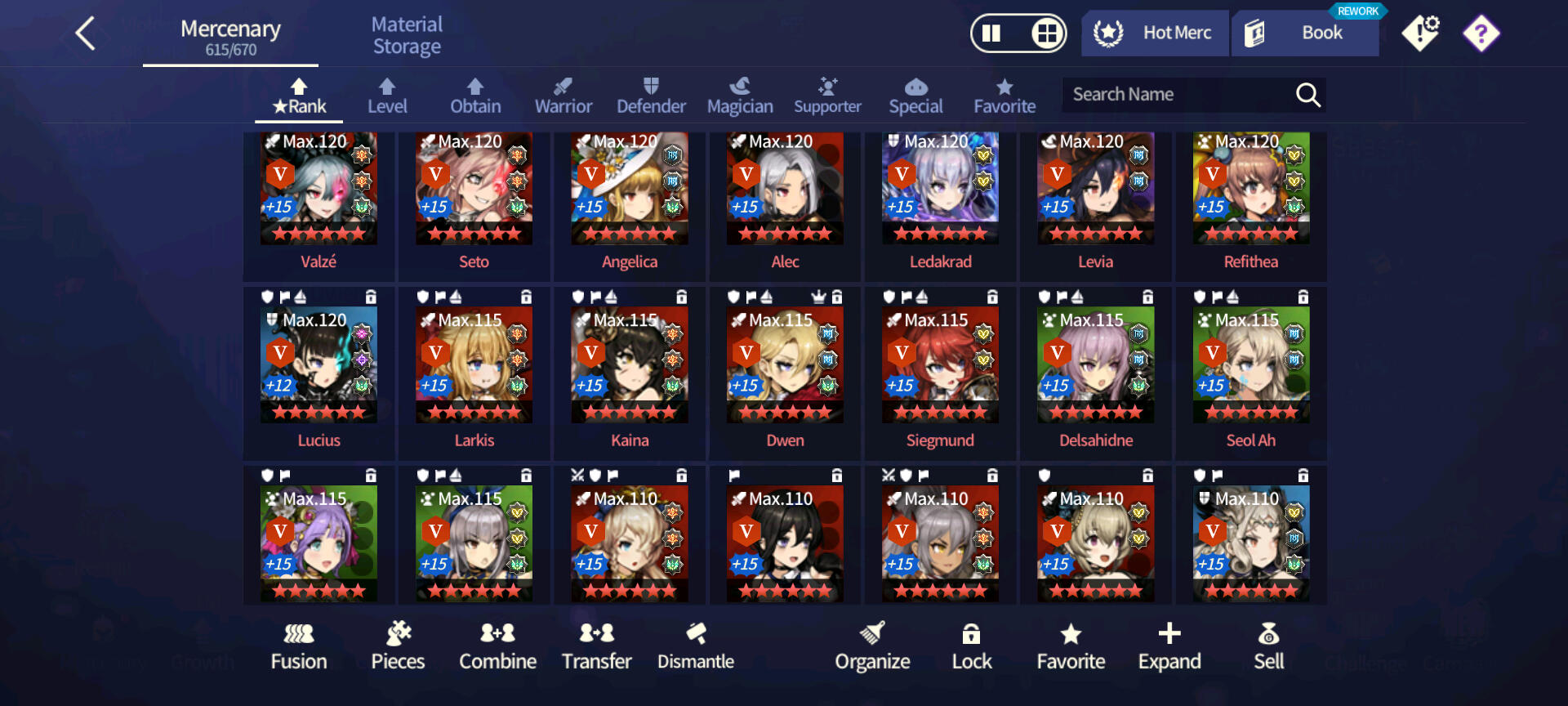Open the Sell mercenaries option
The width and height of the screenshot is (1568, 706).
[1268, 646]
